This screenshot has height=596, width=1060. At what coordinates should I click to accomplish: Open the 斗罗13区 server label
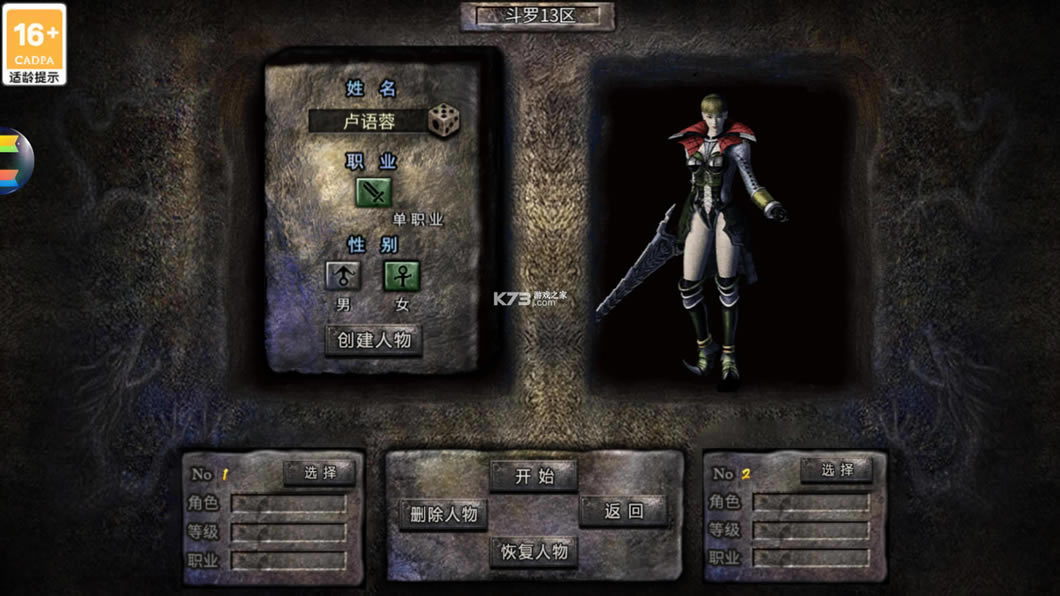(x=538, y=17)
